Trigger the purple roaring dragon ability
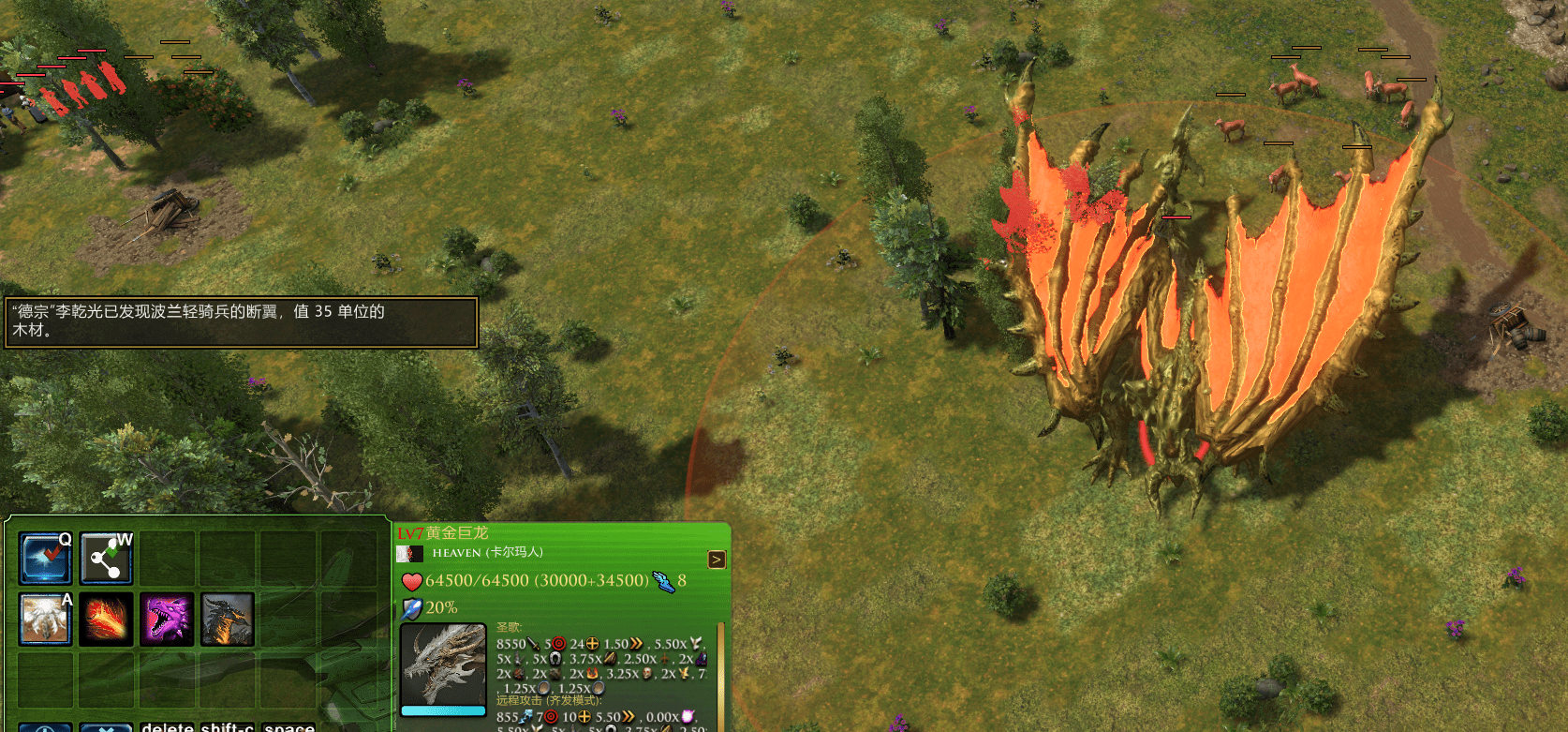Screen dimensions: 1568x732 click(x=167, y=620)
